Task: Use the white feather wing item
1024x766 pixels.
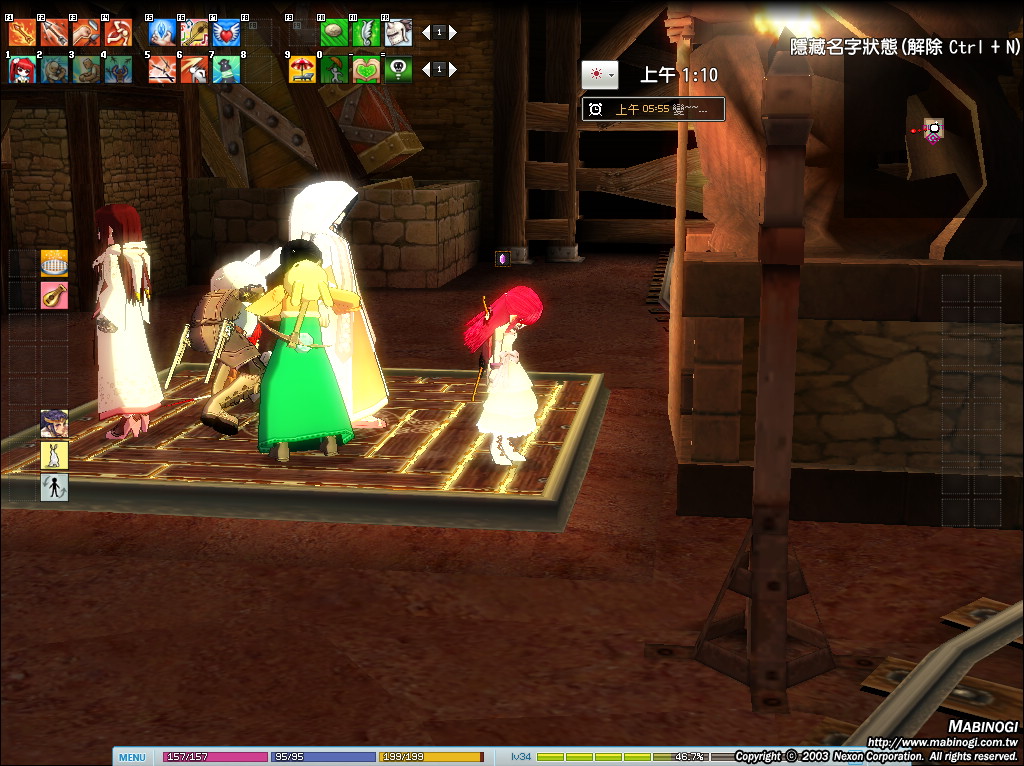Action: click(366, 32)
